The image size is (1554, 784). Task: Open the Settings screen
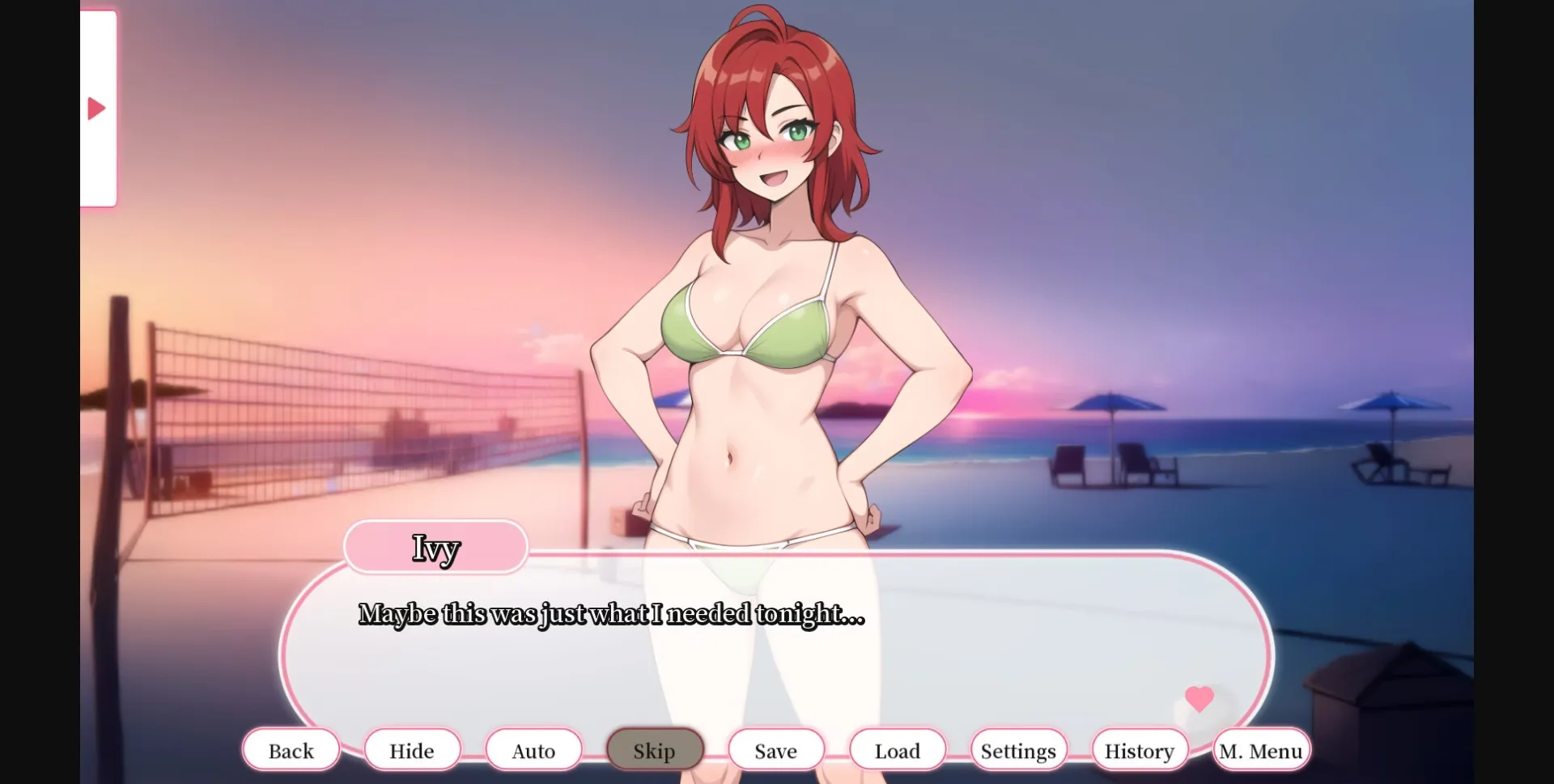pyautogui.click(x=1018, y=749)
